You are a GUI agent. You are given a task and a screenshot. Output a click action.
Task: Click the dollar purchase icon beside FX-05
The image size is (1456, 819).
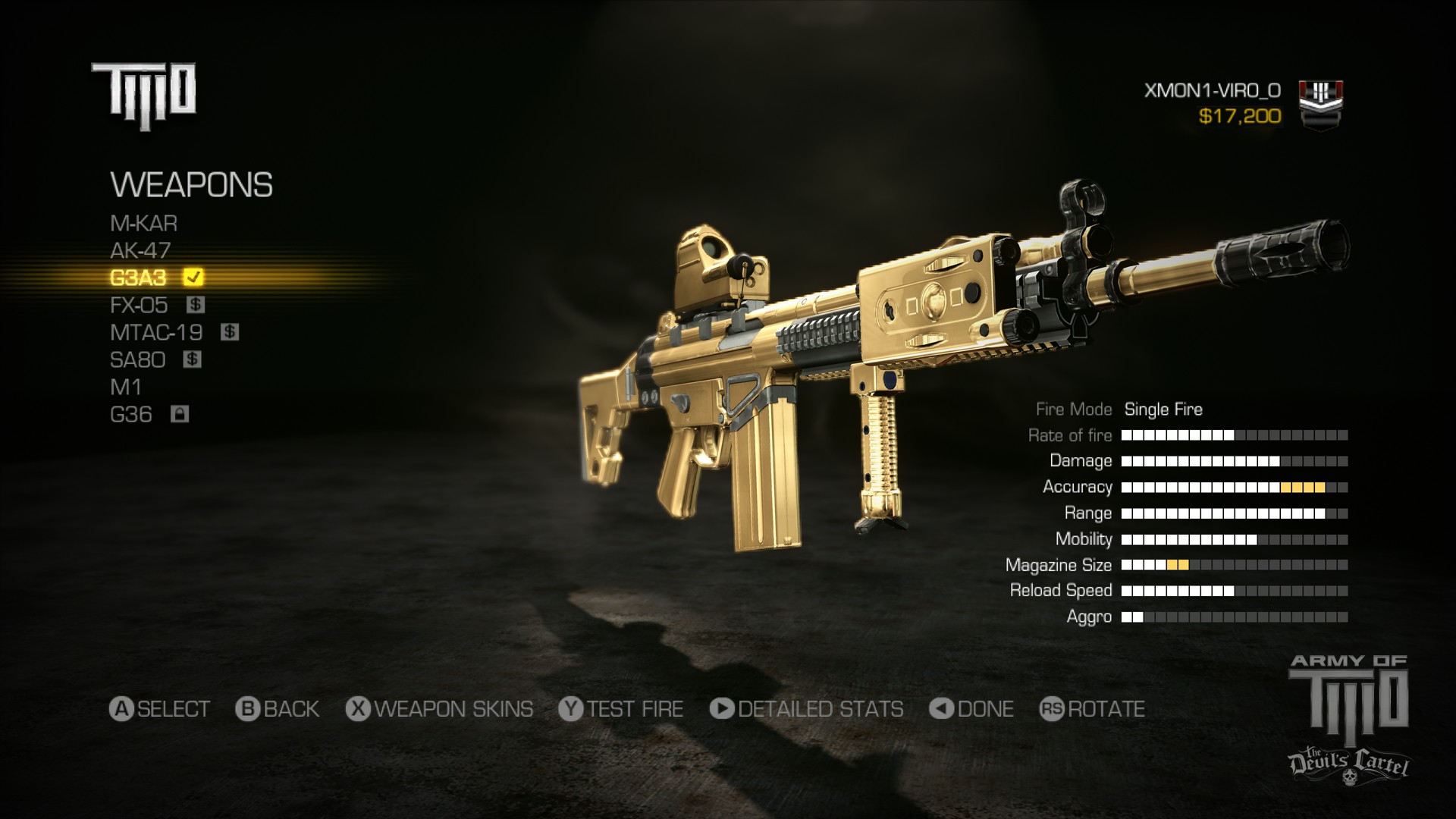tap(196, 305)
